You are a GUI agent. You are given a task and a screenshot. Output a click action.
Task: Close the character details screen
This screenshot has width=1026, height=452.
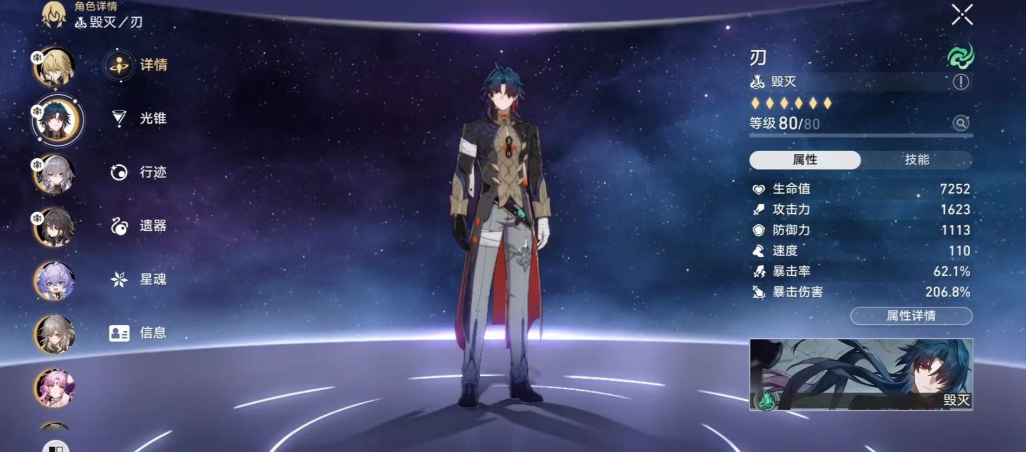click(962, 14)
